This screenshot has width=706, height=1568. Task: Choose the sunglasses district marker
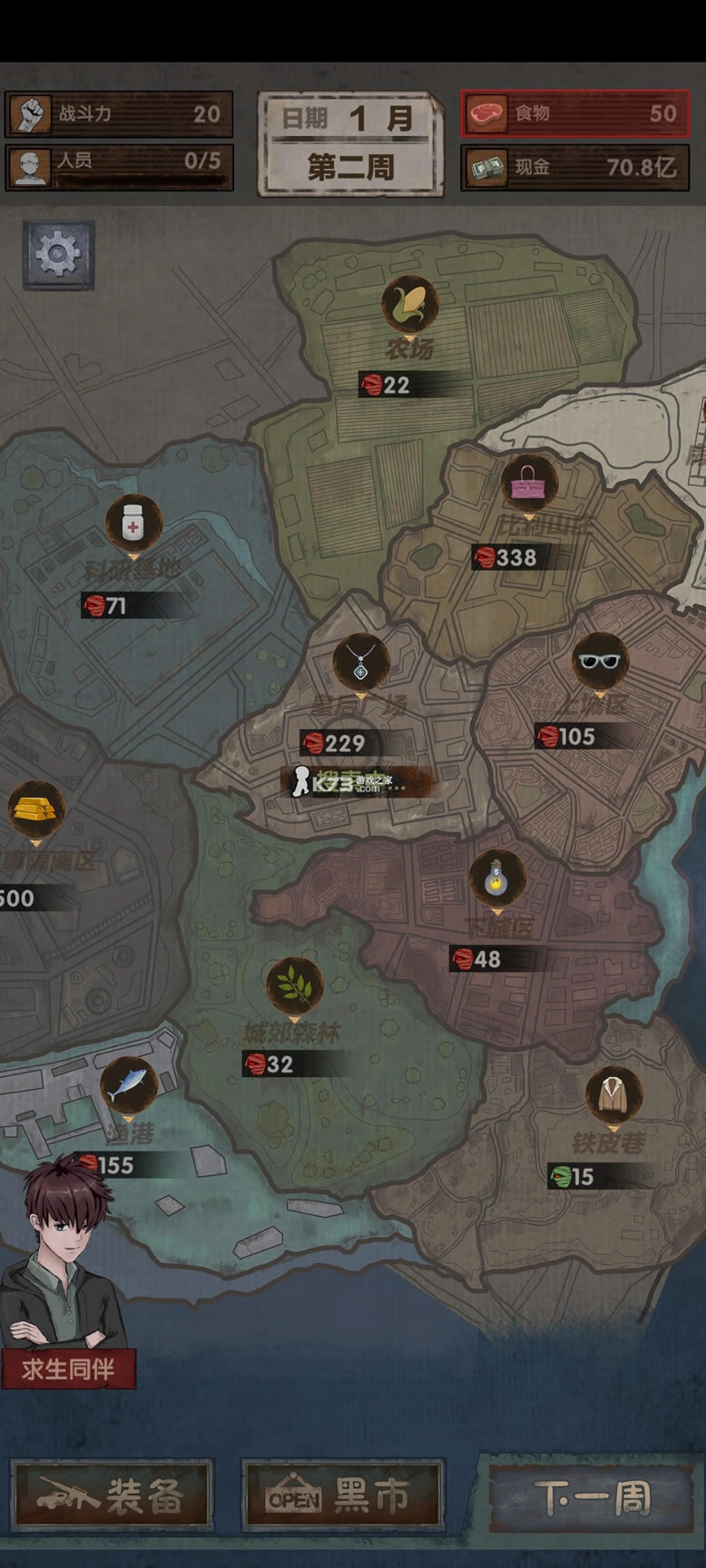[x=600, y=661]
